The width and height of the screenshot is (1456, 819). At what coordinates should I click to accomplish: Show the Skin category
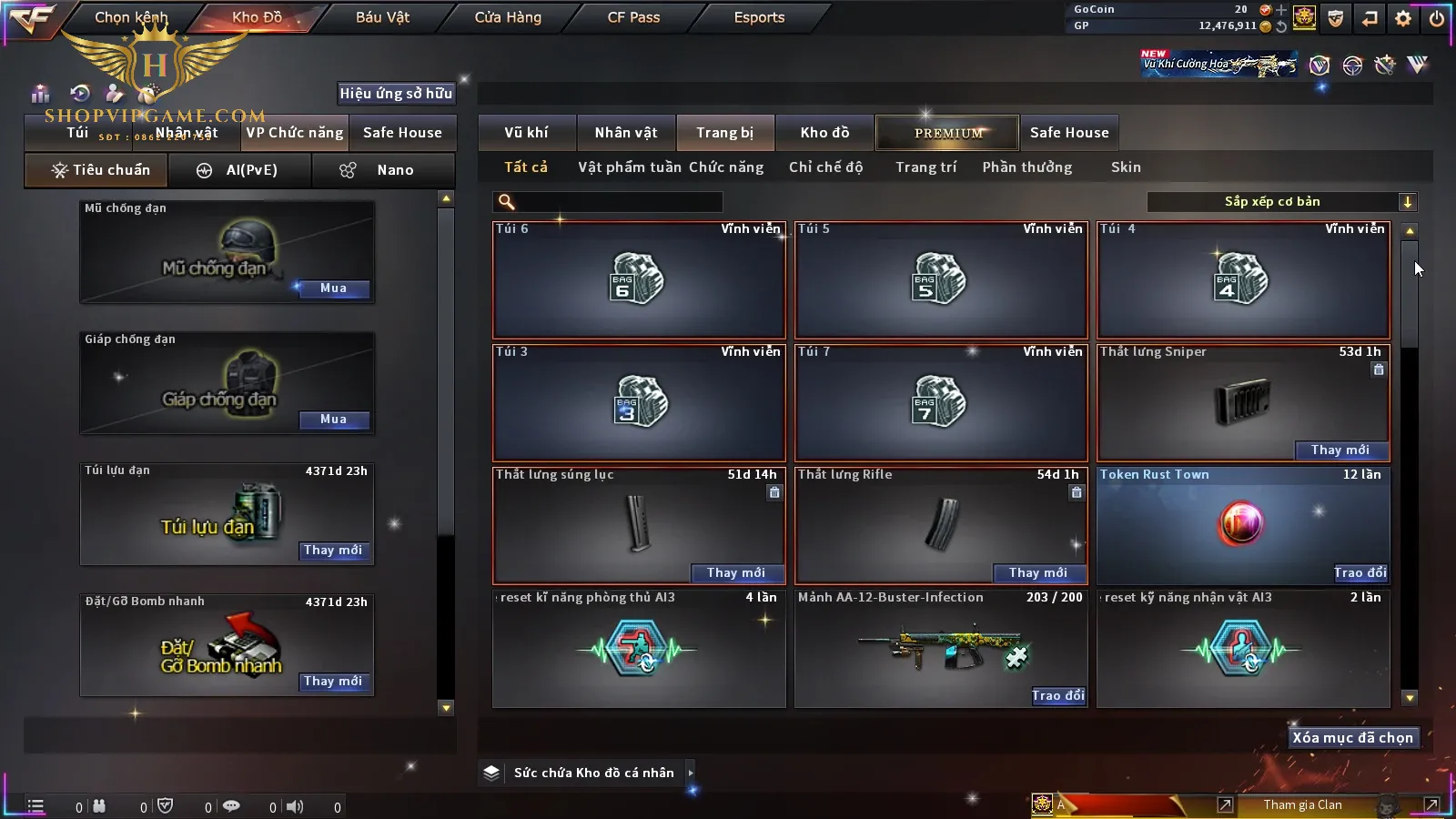click(1126, 167)
